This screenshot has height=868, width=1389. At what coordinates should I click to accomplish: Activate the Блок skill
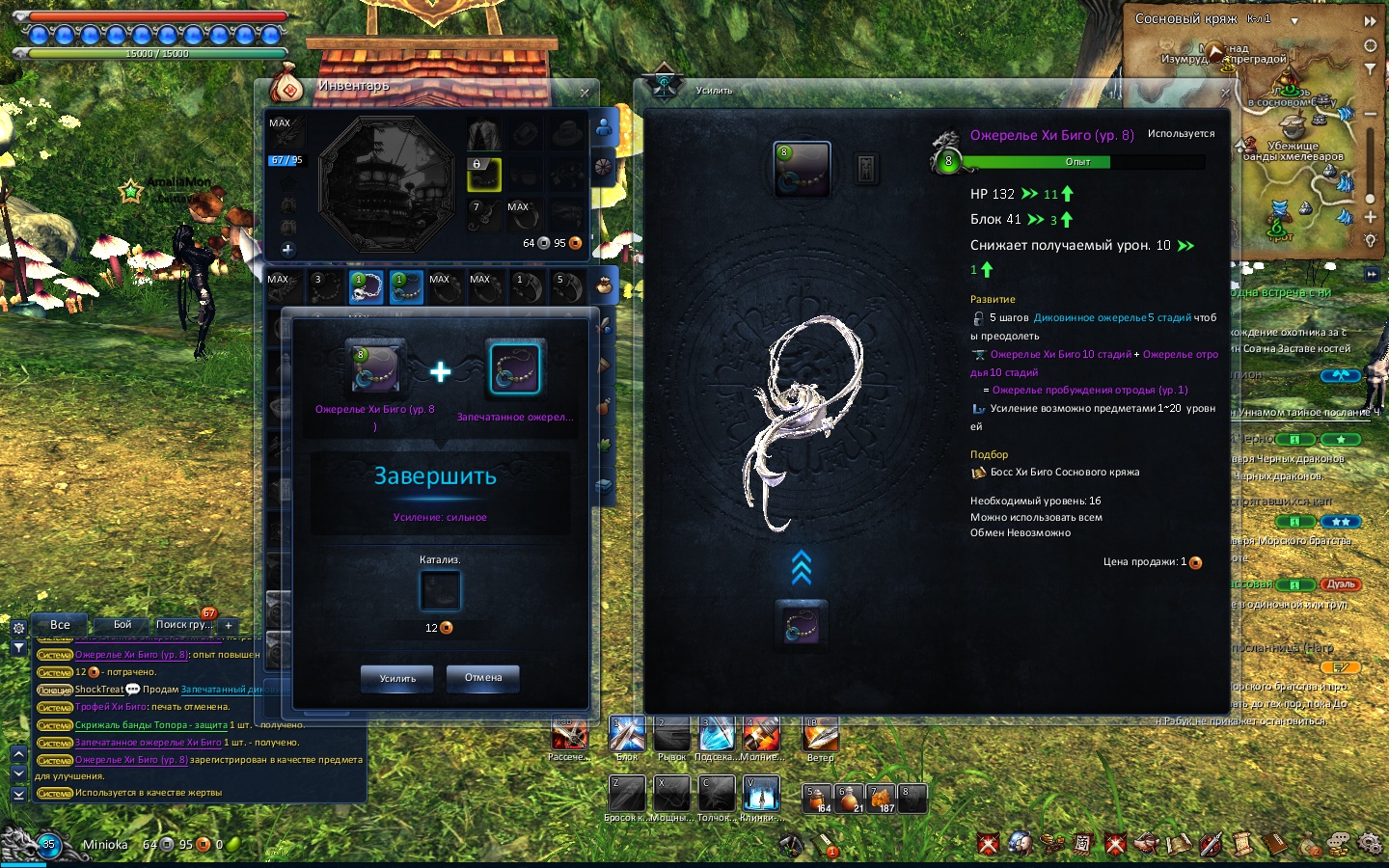[627, 735]
